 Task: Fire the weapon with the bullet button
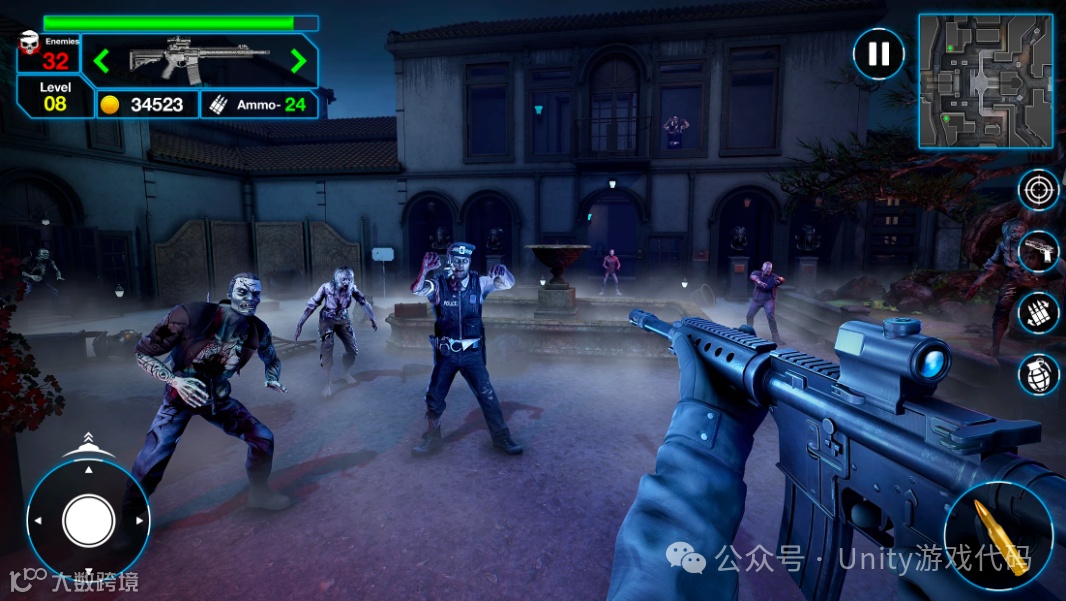pos(997,535)
